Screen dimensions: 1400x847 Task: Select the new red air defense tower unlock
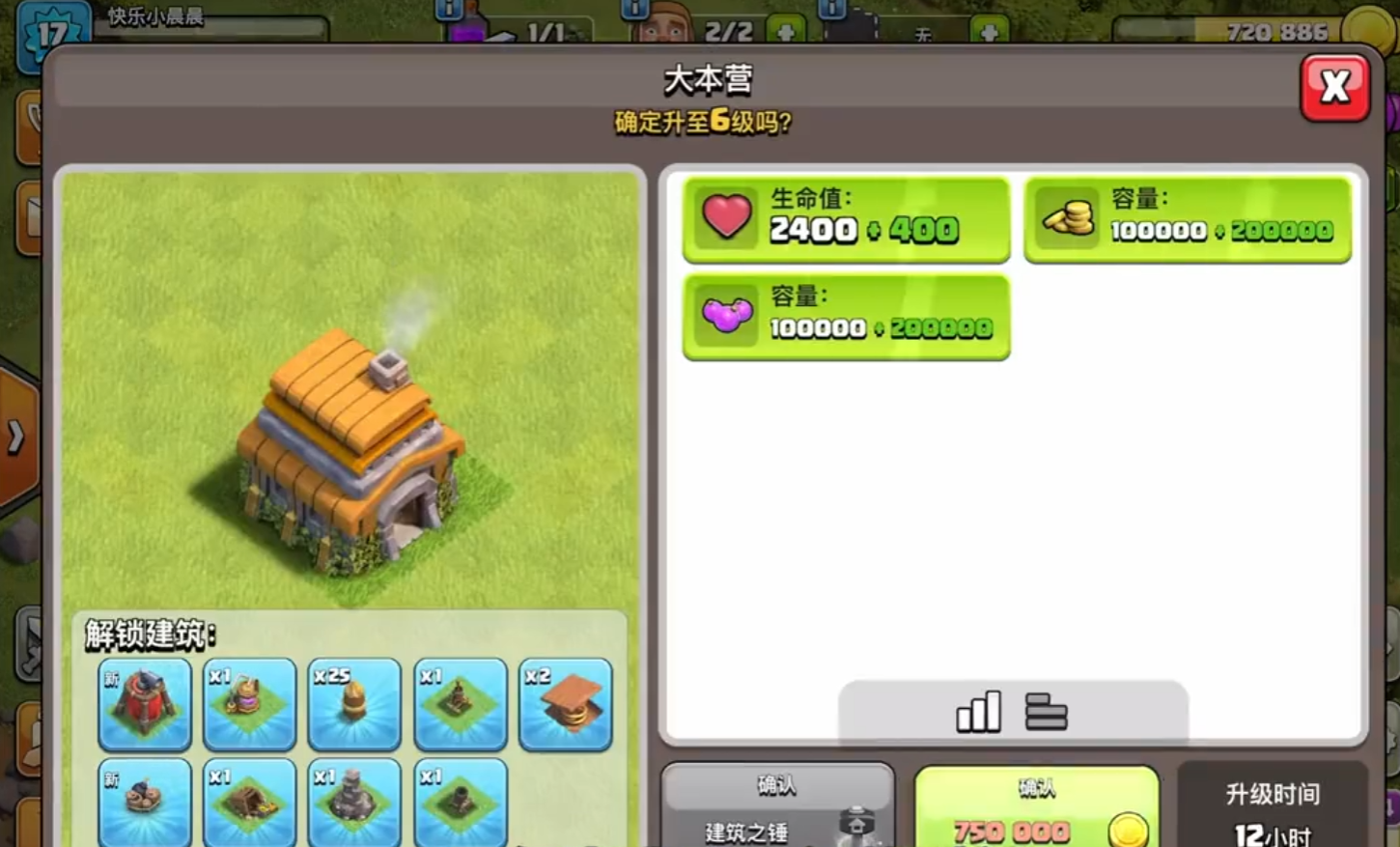[x=145, y=705]
